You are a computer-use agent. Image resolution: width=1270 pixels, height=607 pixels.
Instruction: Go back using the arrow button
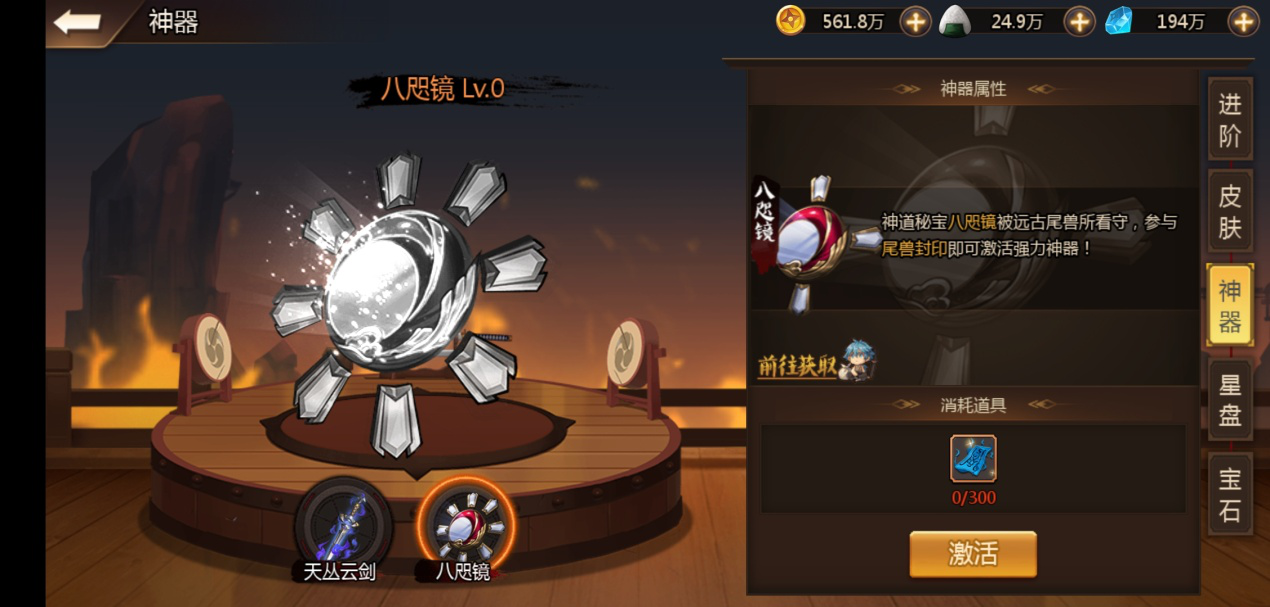(x=77, y=22)
